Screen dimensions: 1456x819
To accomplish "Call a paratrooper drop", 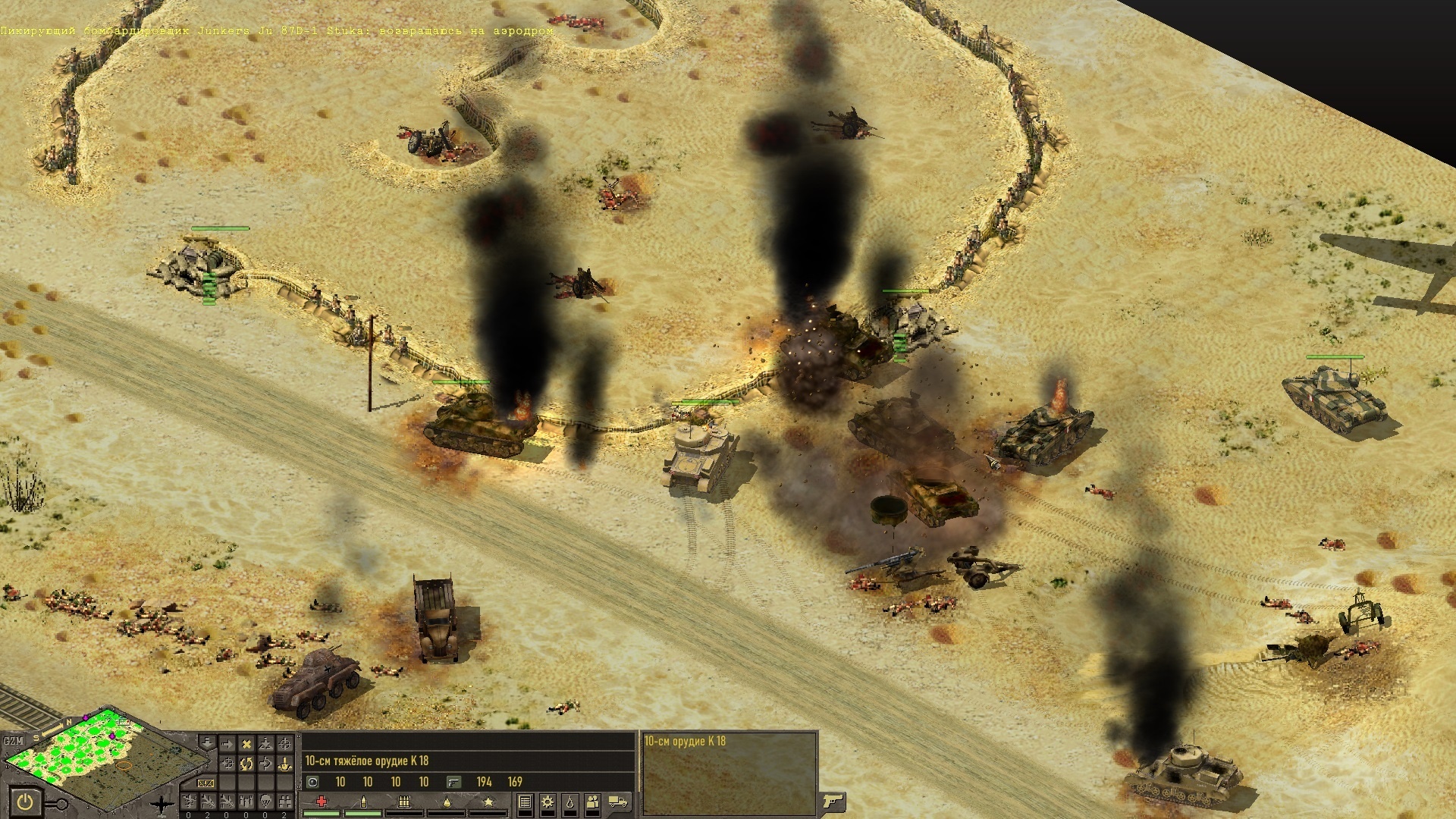I will tap(265, 801).
